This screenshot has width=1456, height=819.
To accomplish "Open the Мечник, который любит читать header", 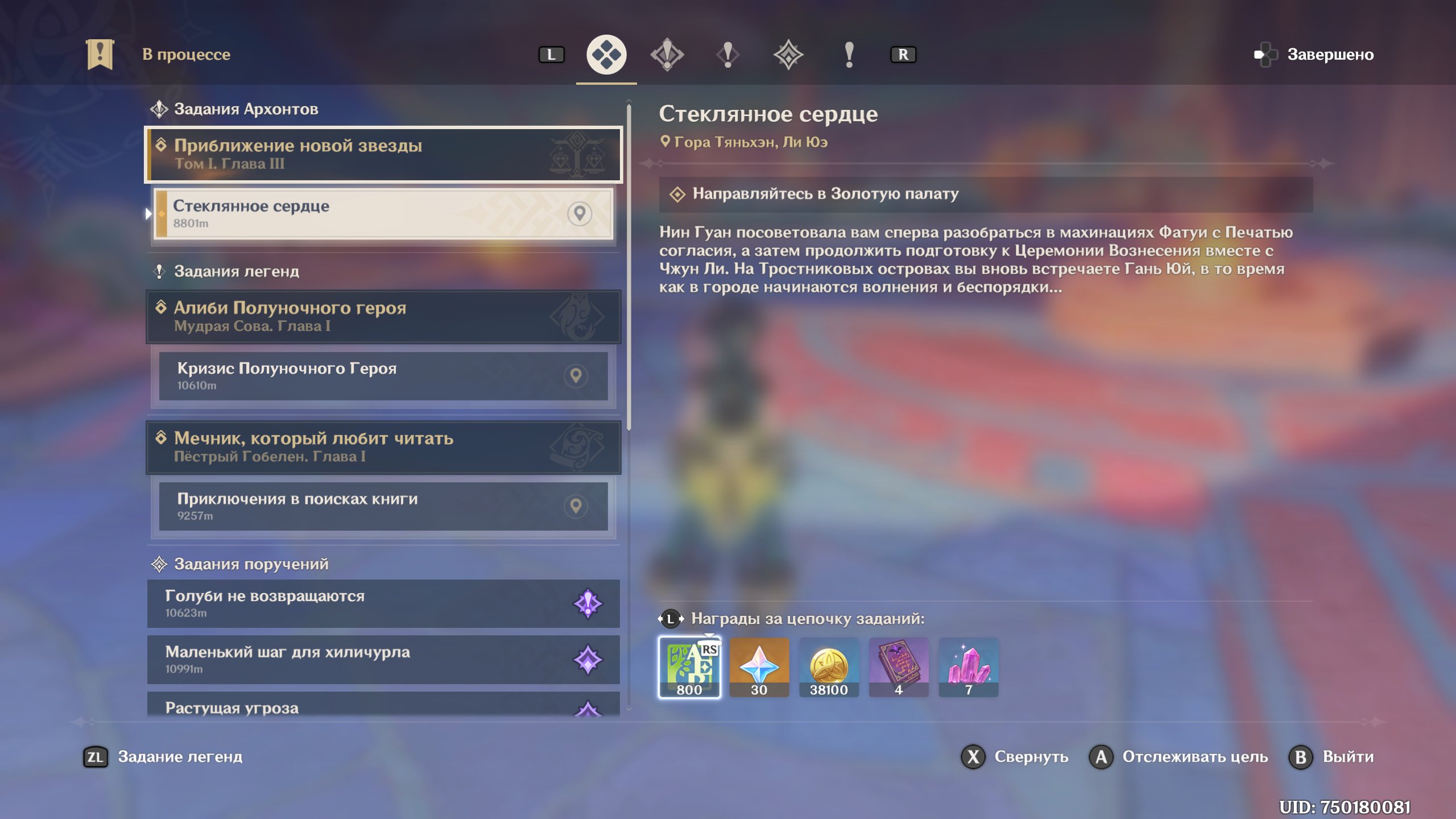I will point(383,447).
